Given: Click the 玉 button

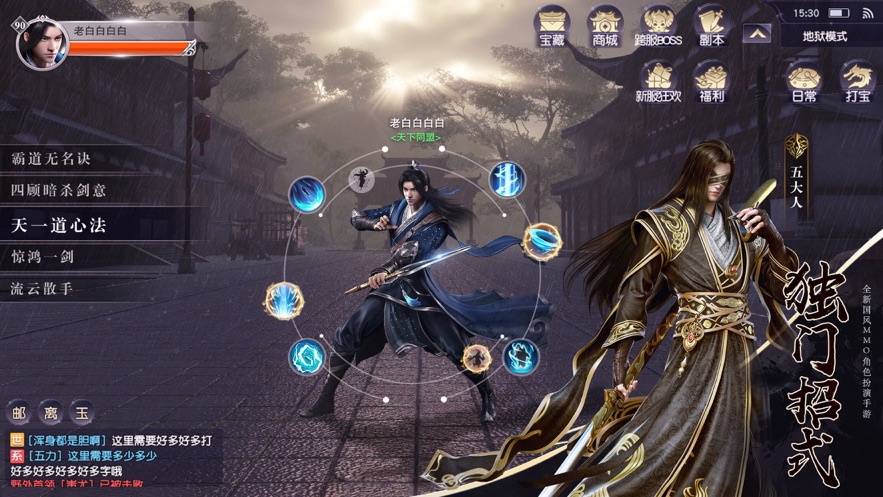Looking at the screenshot, I should click(x=82, y=412).
